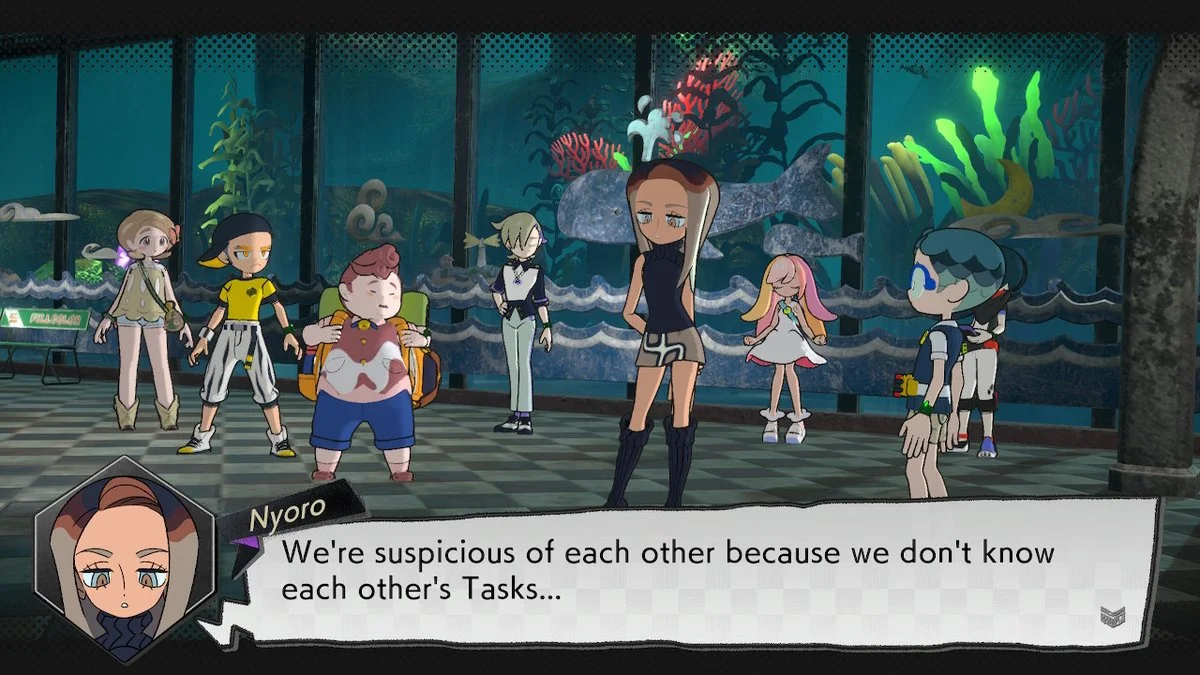Click the dialogue advance arrow icon
This screenshot has height=675, width=1200.
point(1112,616)
